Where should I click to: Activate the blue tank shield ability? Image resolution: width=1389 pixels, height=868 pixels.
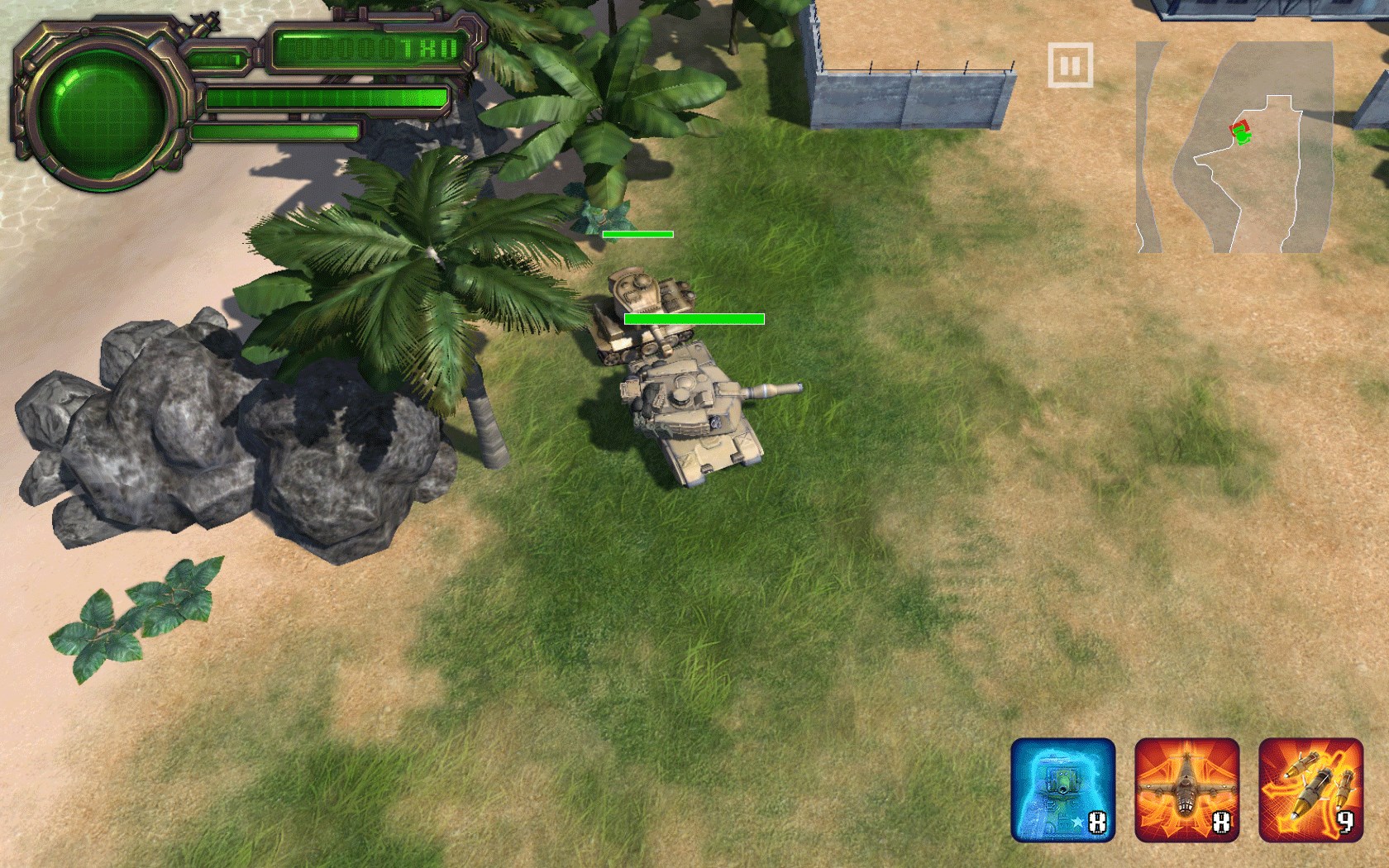[x=1062, y=789]
